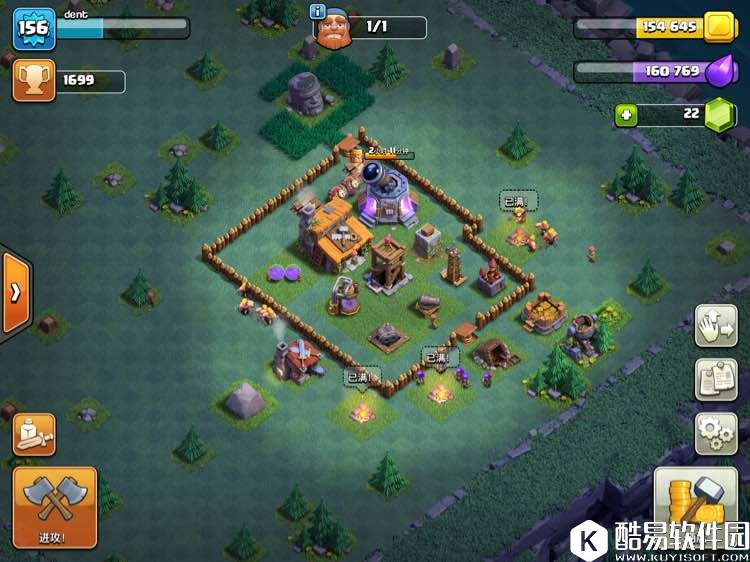Open the gold coin resource icon
Image resolution: width=750 pixels, height=562 pixels.
(719, 27)
